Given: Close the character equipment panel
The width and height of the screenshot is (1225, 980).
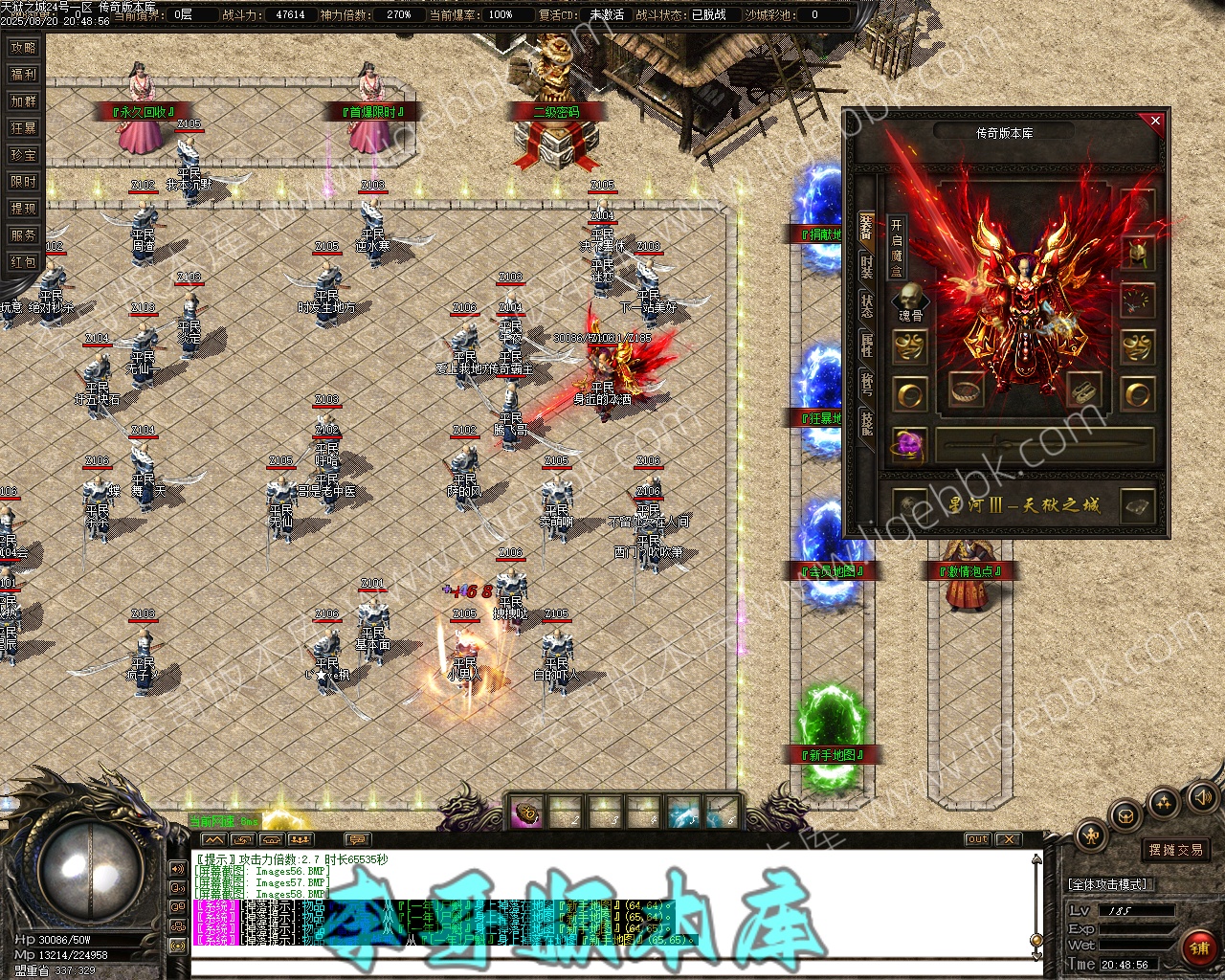Looking at the screenshot, I should [x=1155, y=121].
